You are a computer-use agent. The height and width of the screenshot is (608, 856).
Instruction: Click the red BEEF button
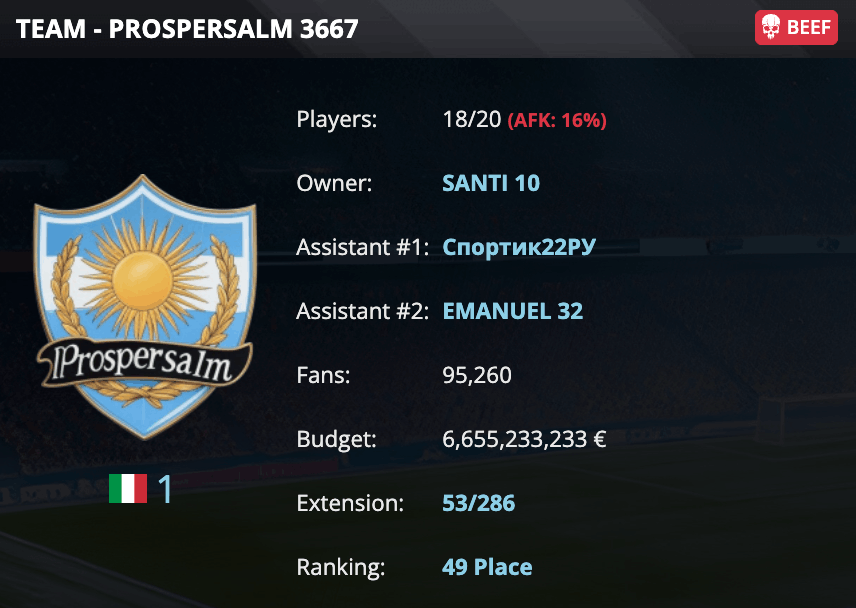[796, 28]
